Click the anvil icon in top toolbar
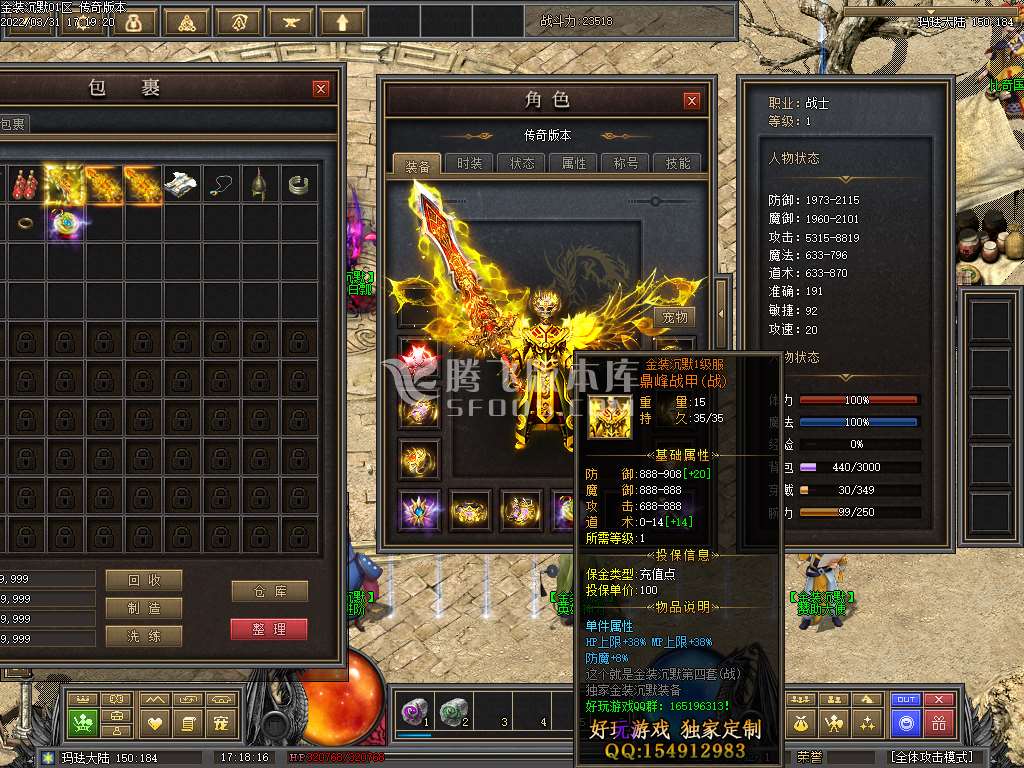 point(291,21)
